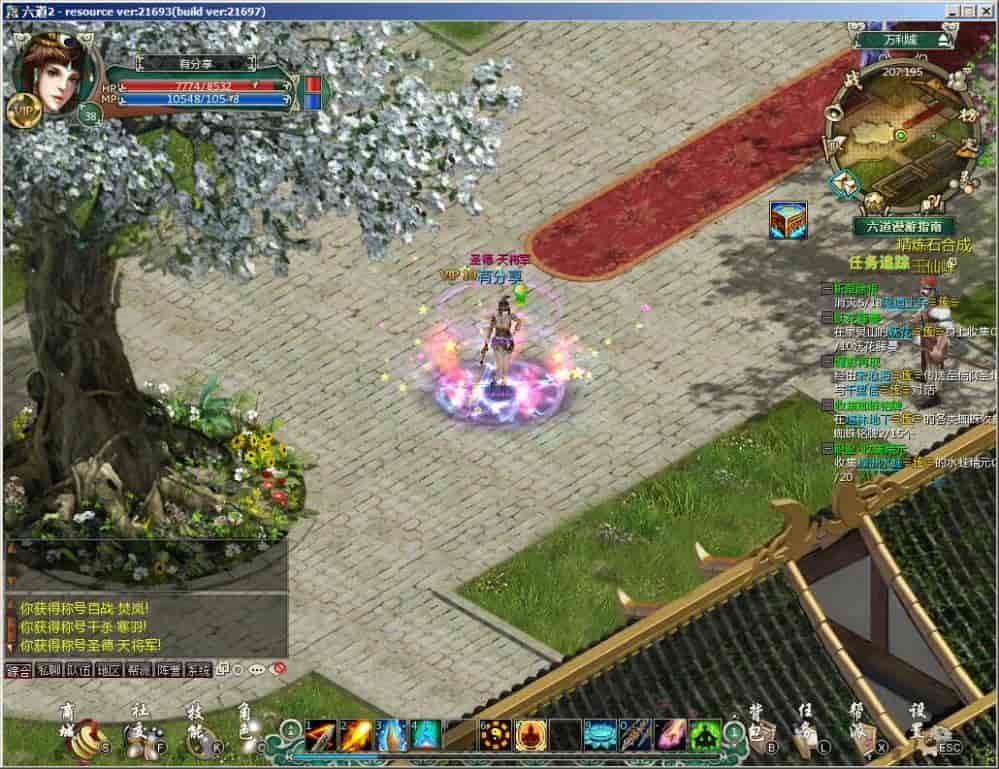Activate the blue lotus skill icon

pos(600,735)
